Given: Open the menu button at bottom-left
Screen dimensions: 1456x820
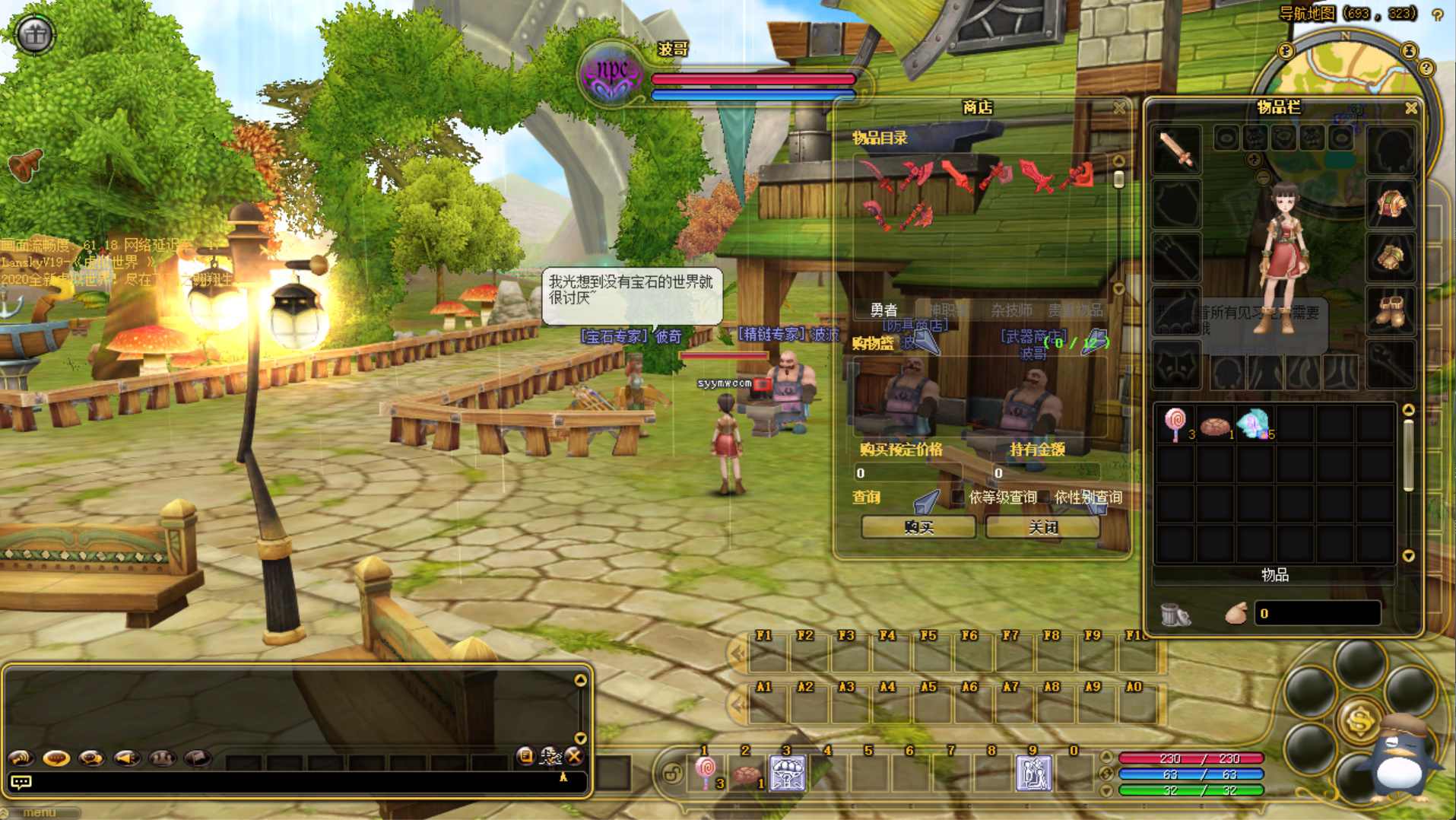Looking at the screenshot, I should point(40,812).
